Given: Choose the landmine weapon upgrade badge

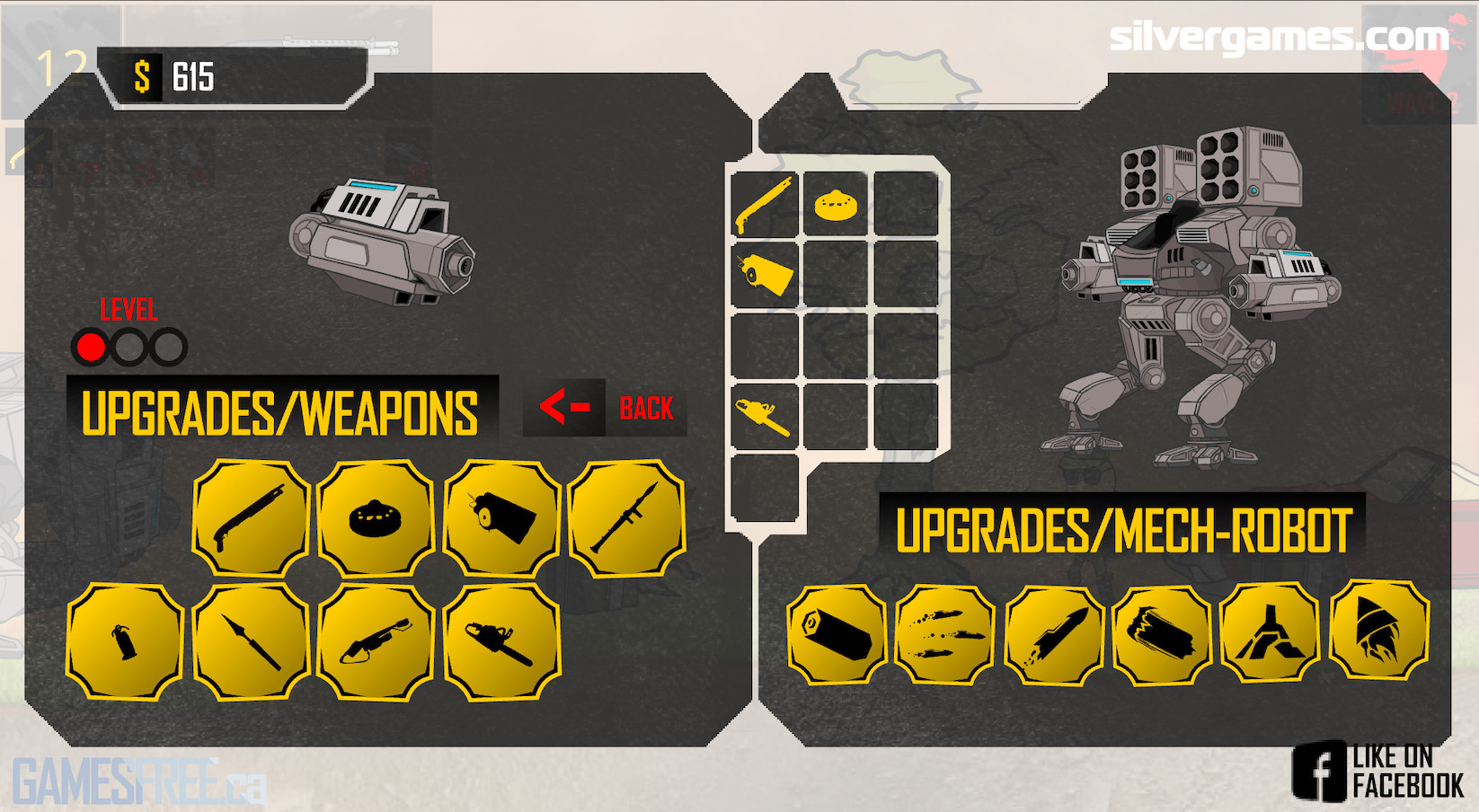Looking at the screenshot, I should click(x=376, y=518).
